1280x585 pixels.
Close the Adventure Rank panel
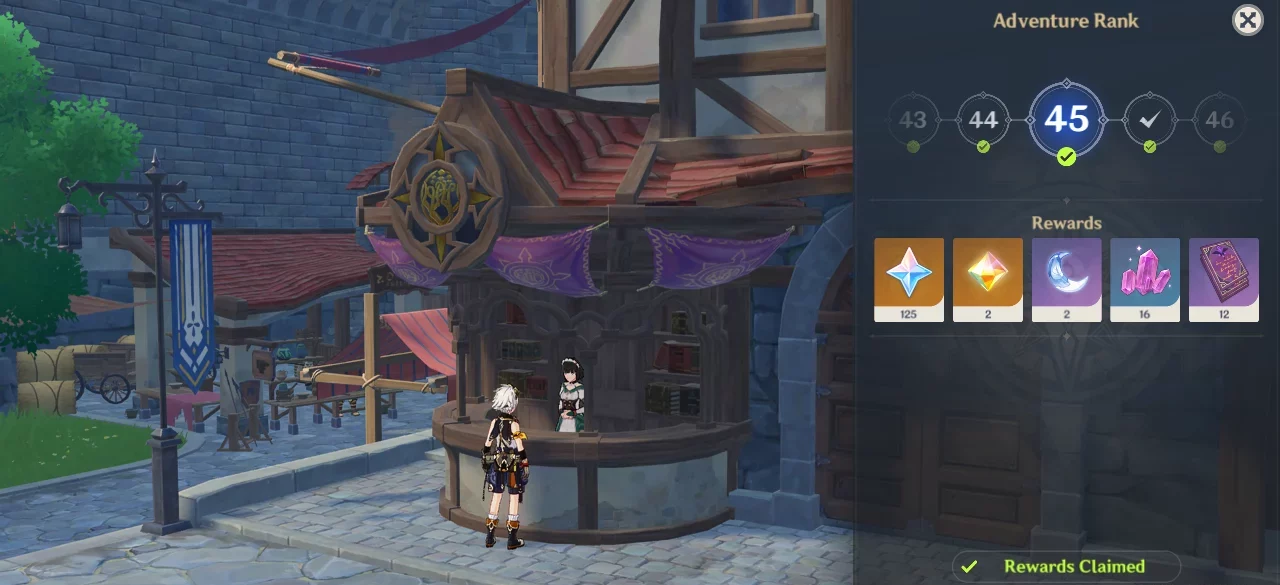[1247, 20]
